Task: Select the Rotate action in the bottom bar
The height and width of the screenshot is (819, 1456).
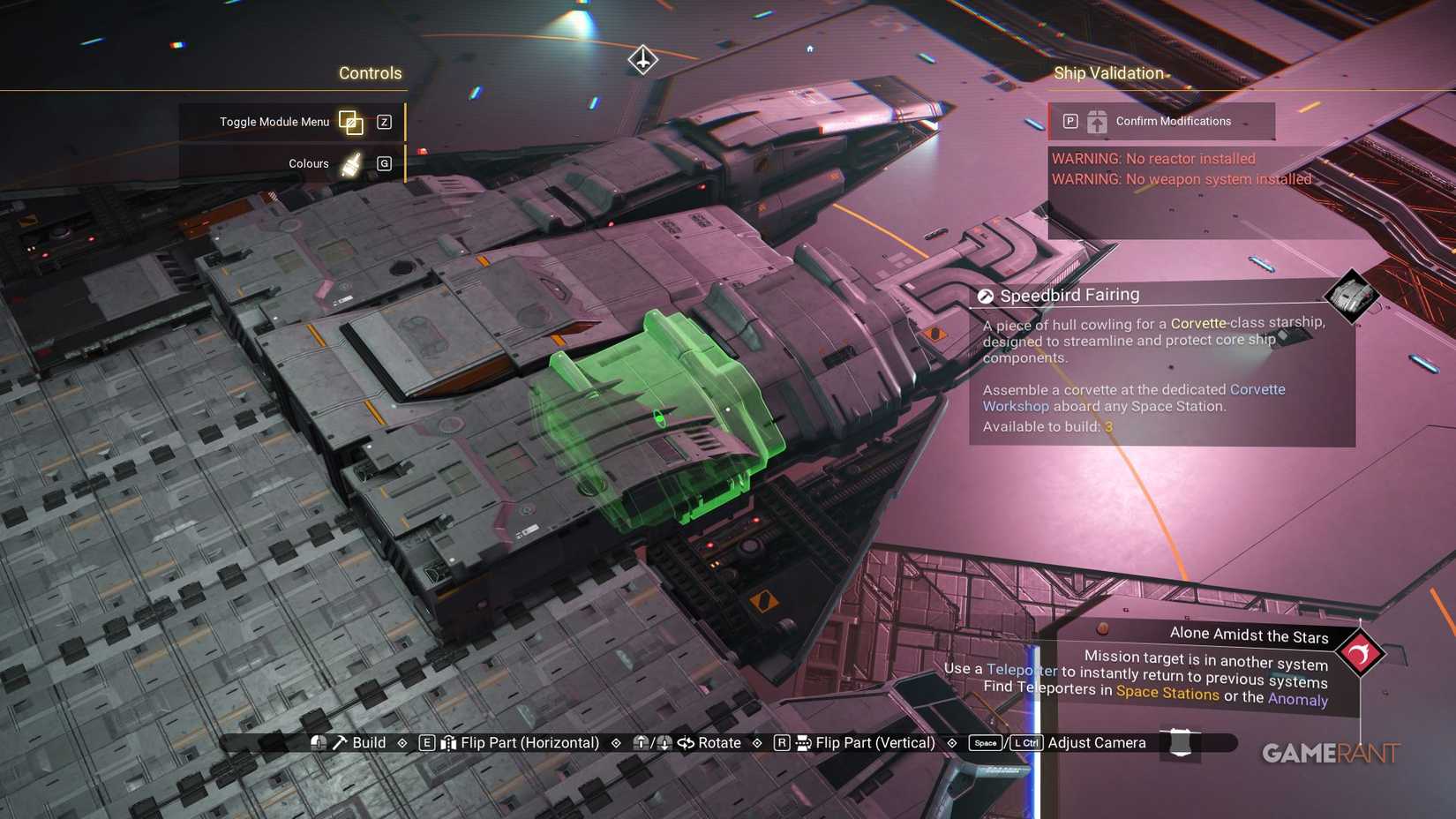Action: pyautogui.click(x=718, y=743)
